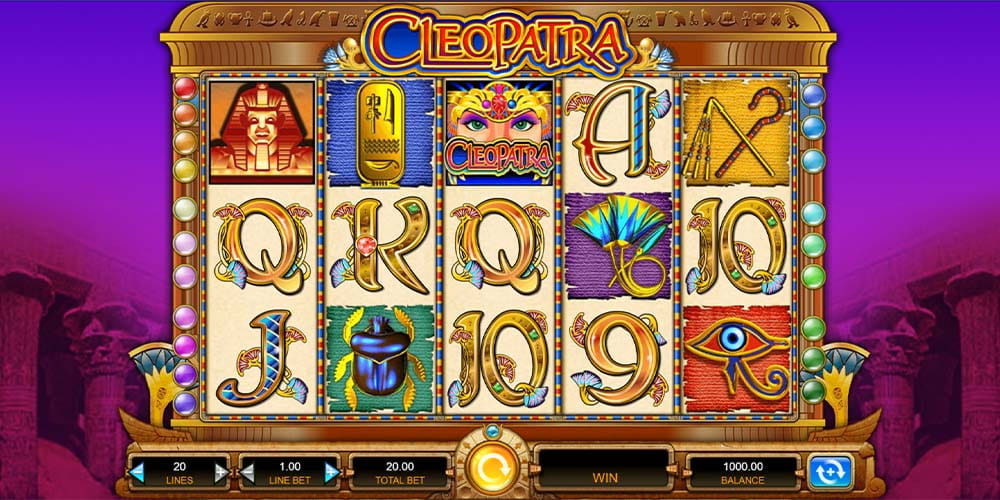Activate the blue auto spin button
The image size is (1000, 500).
[x=829, y=470]
